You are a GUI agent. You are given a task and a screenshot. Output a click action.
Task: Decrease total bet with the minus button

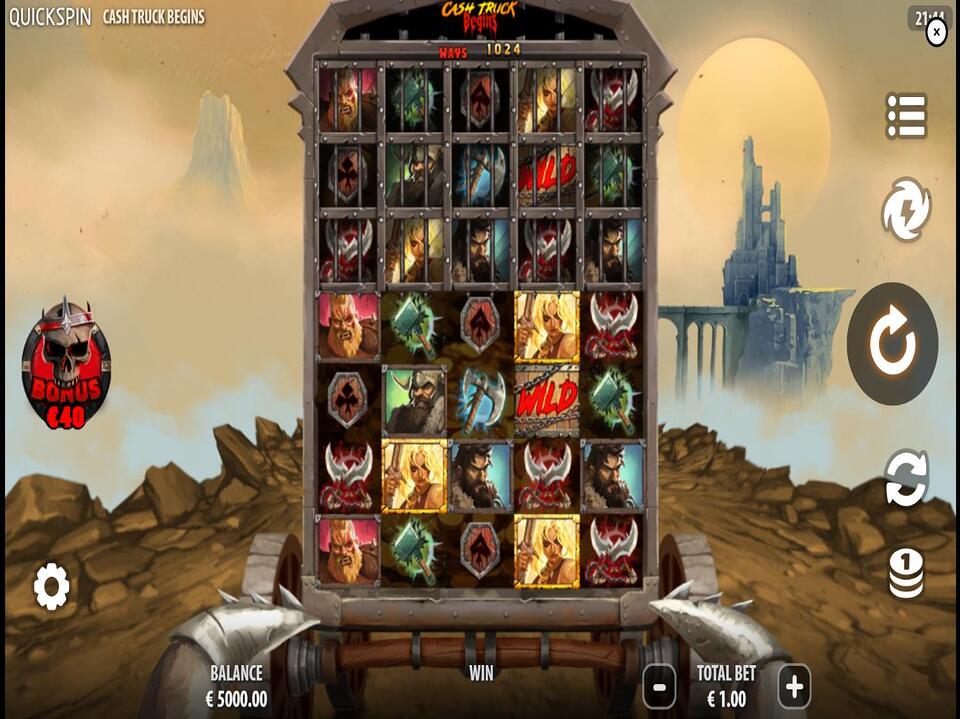(x=659, y=687)
